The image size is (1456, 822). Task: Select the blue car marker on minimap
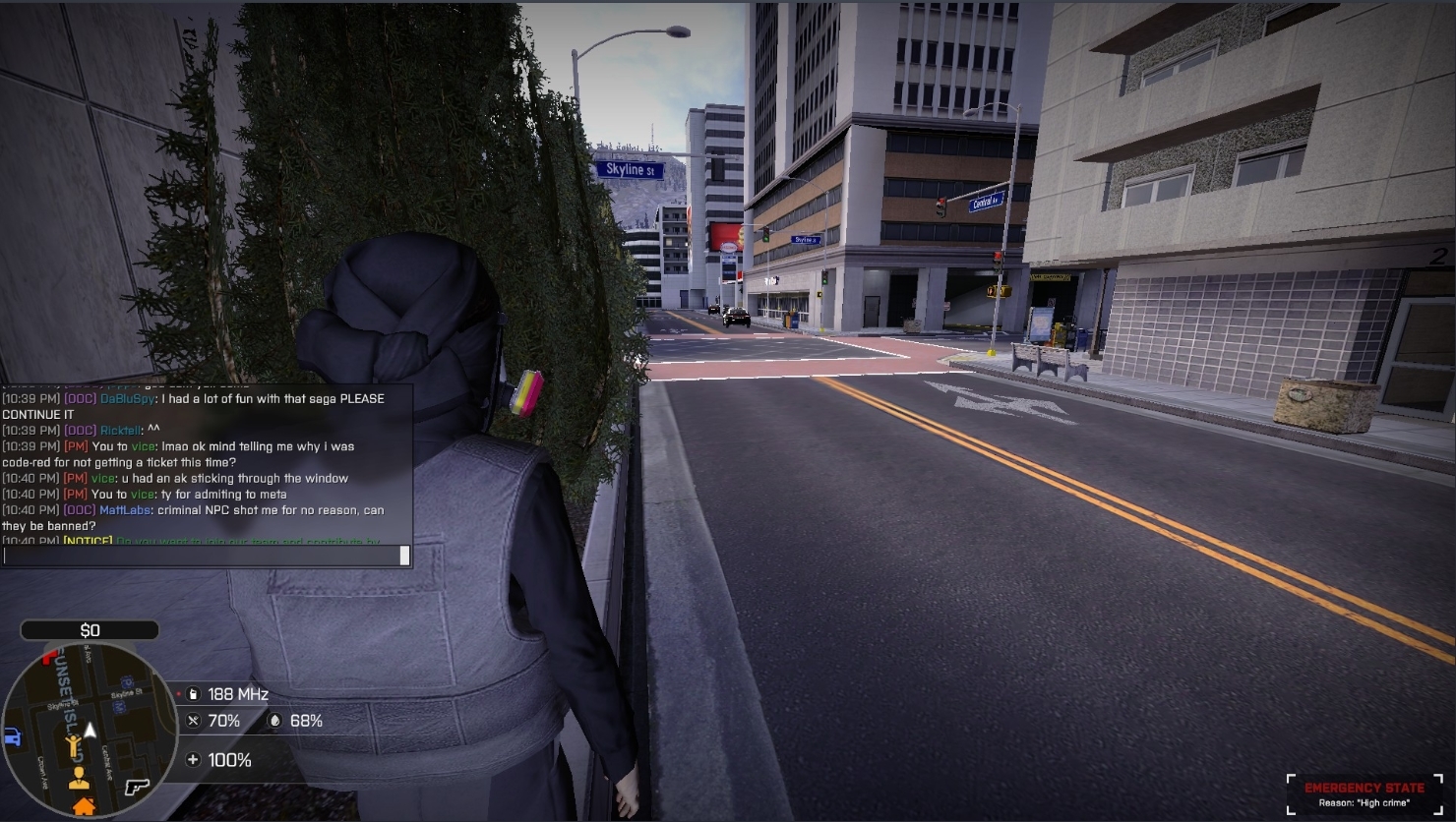12,736
